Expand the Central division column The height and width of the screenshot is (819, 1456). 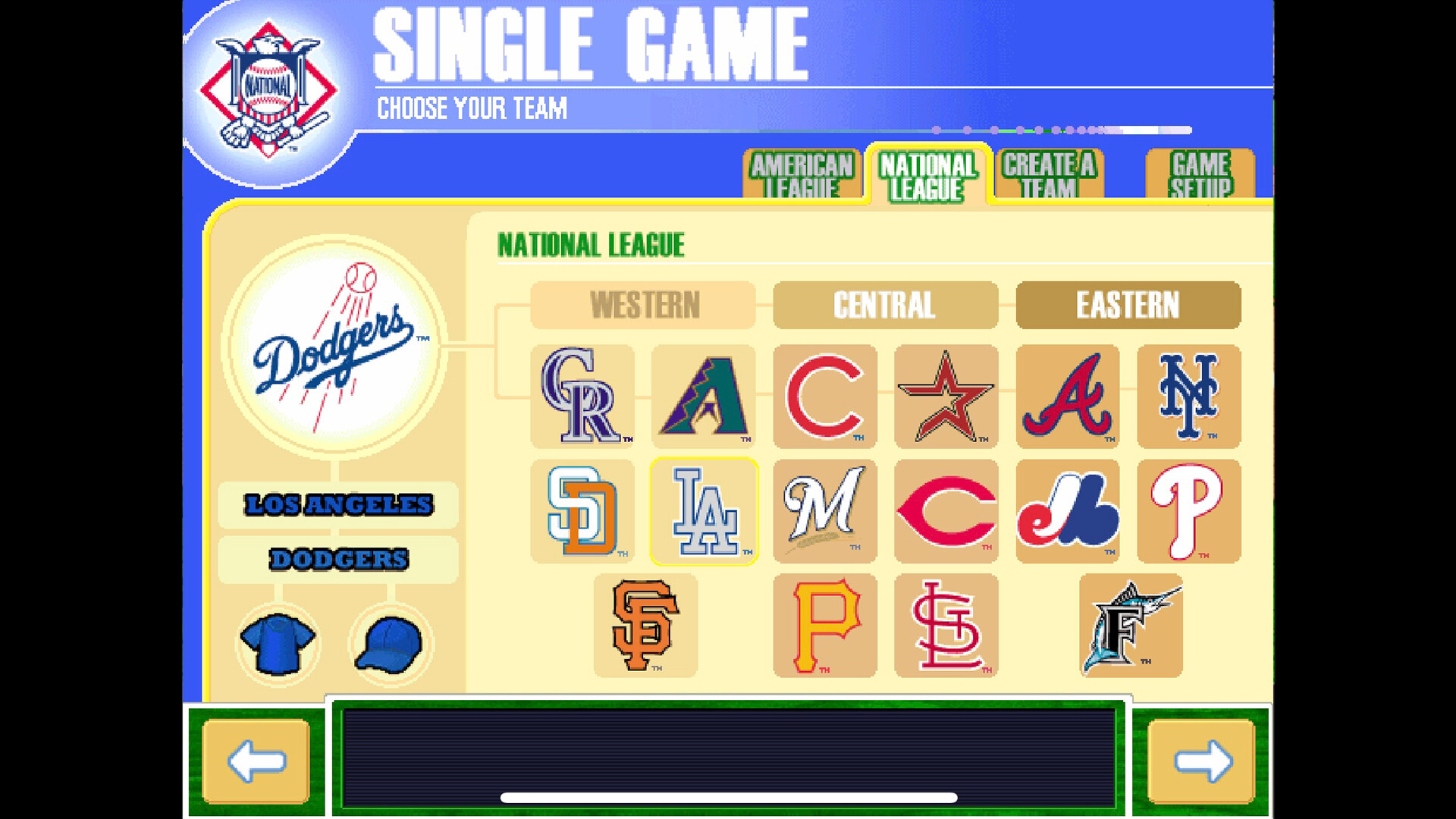point(884,304)
